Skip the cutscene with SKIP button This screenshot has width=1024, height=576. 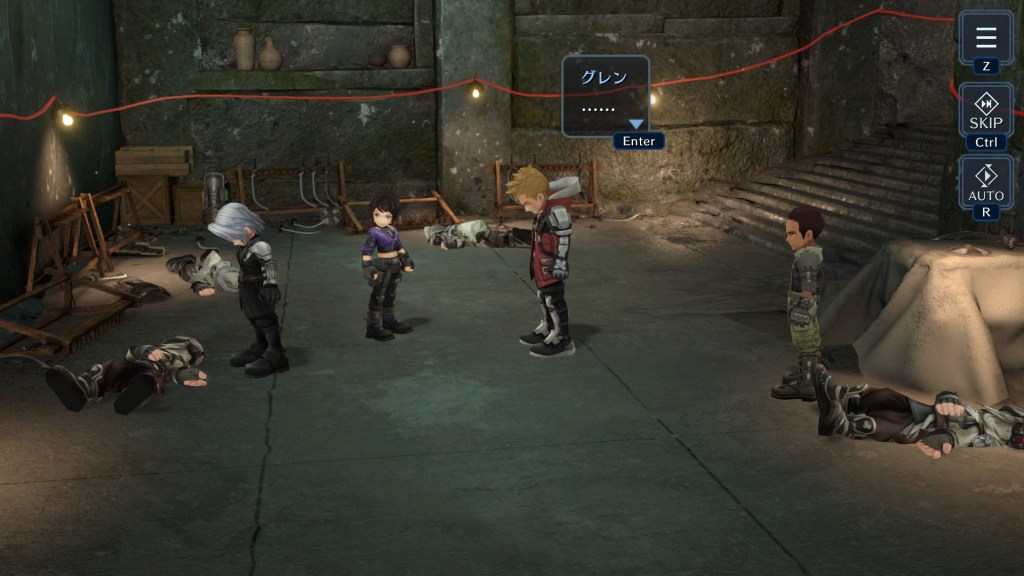coord(986,110)
